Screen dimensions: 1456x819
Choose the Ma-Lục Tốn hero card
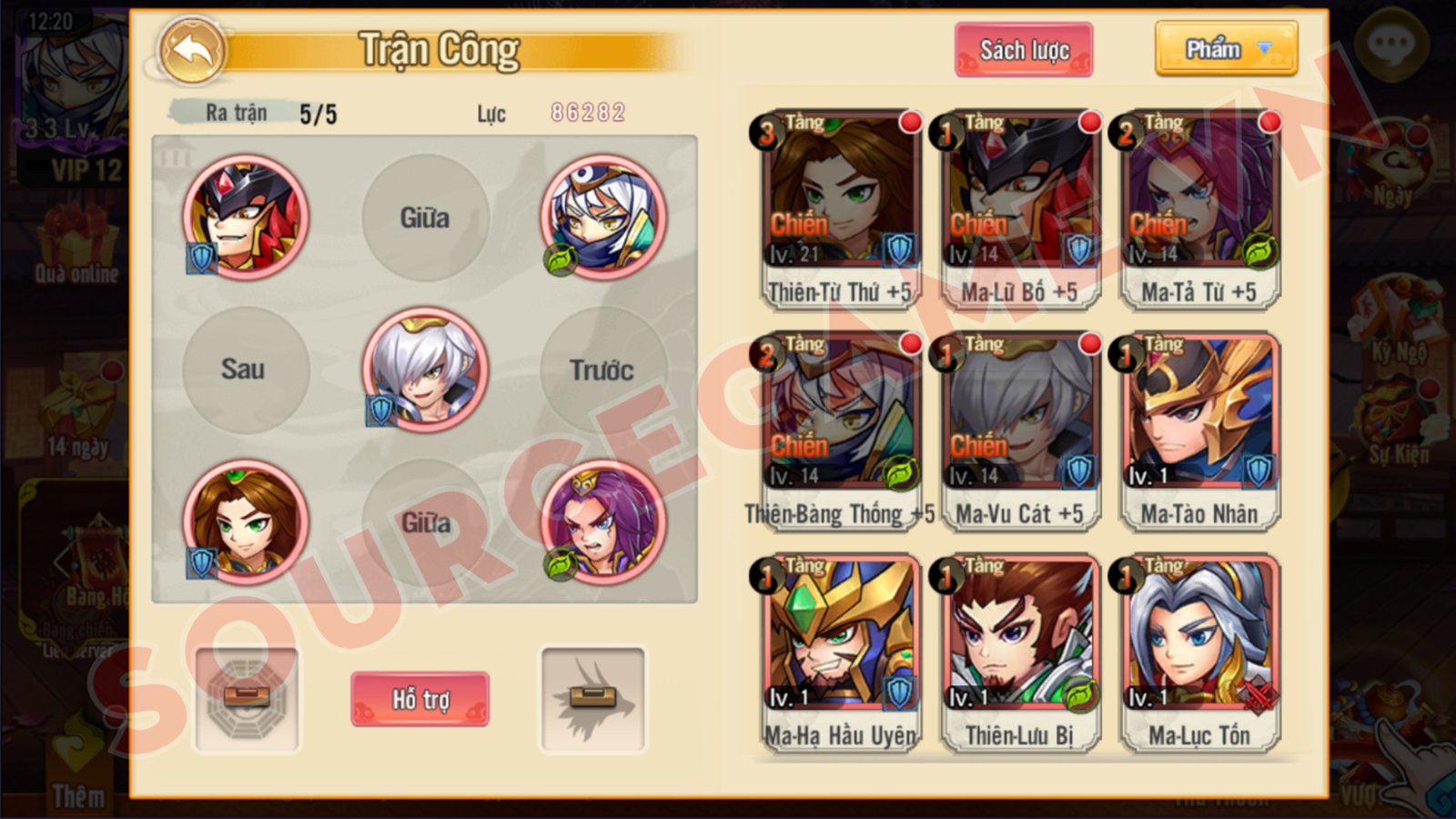(x=1198, y=653)
